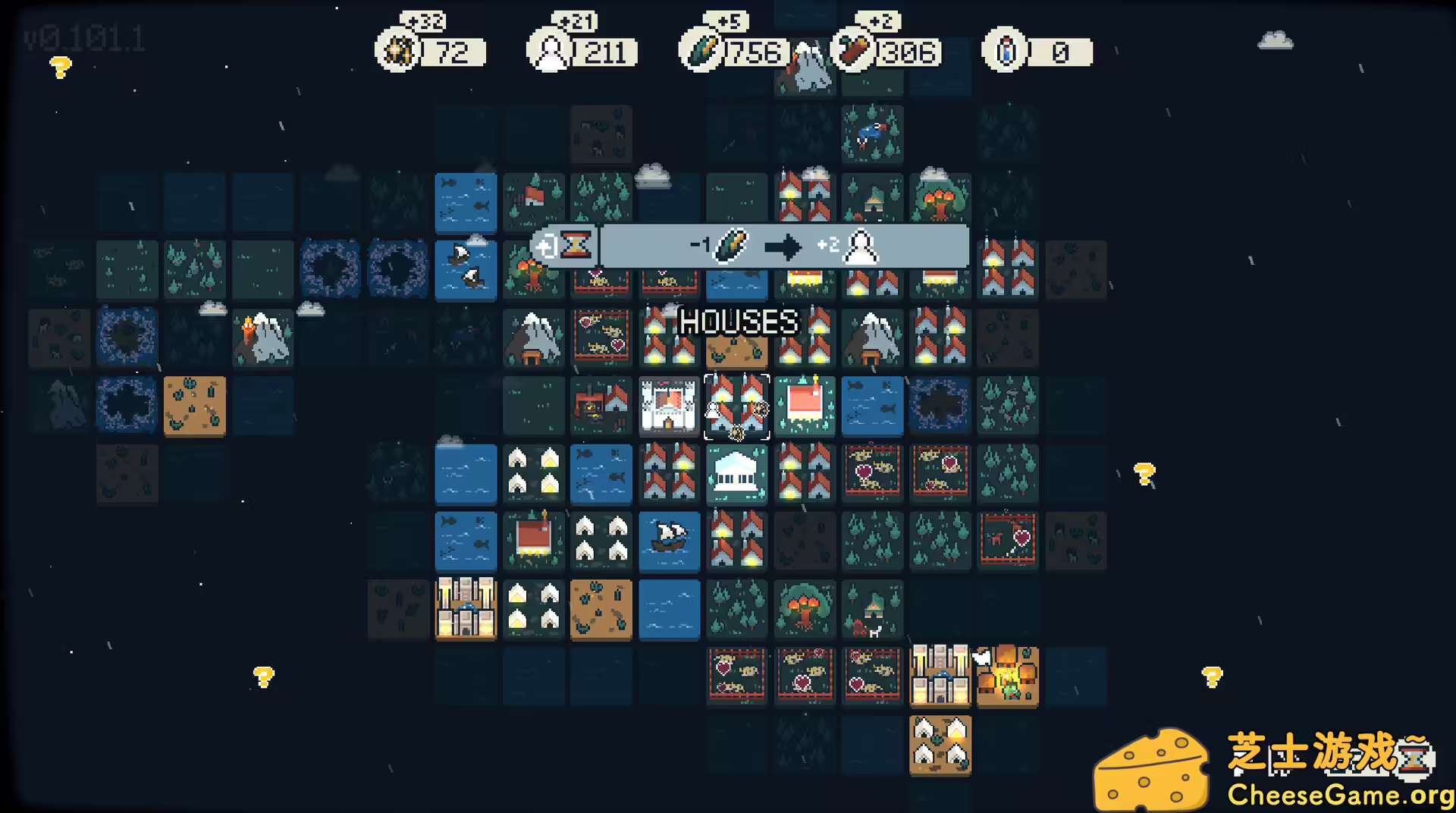Screen dimensions: 1456x813
Task: Reveal the question mark hint on right edge
Action: [1144, 474]
